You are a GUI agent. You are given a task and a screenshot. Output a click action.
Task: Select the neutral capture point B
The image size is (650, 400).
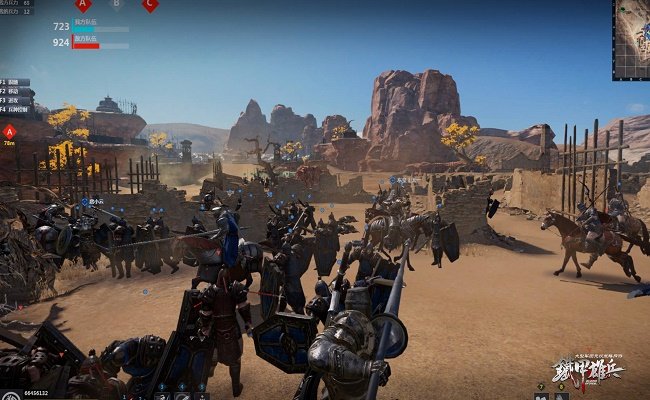click(116, 4)
